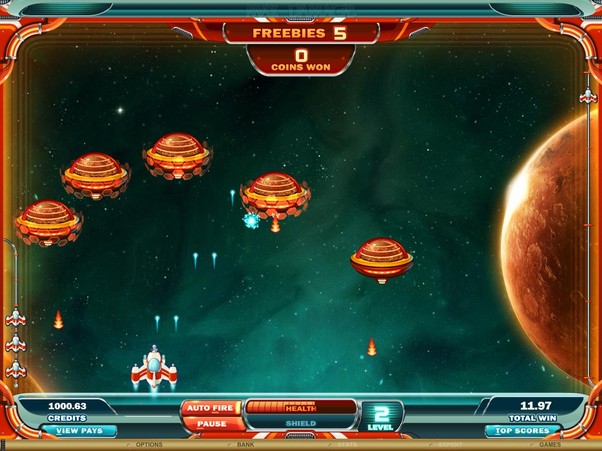Show the Top Scores list
Screen dimensions: 602x451
pos(521,431)
